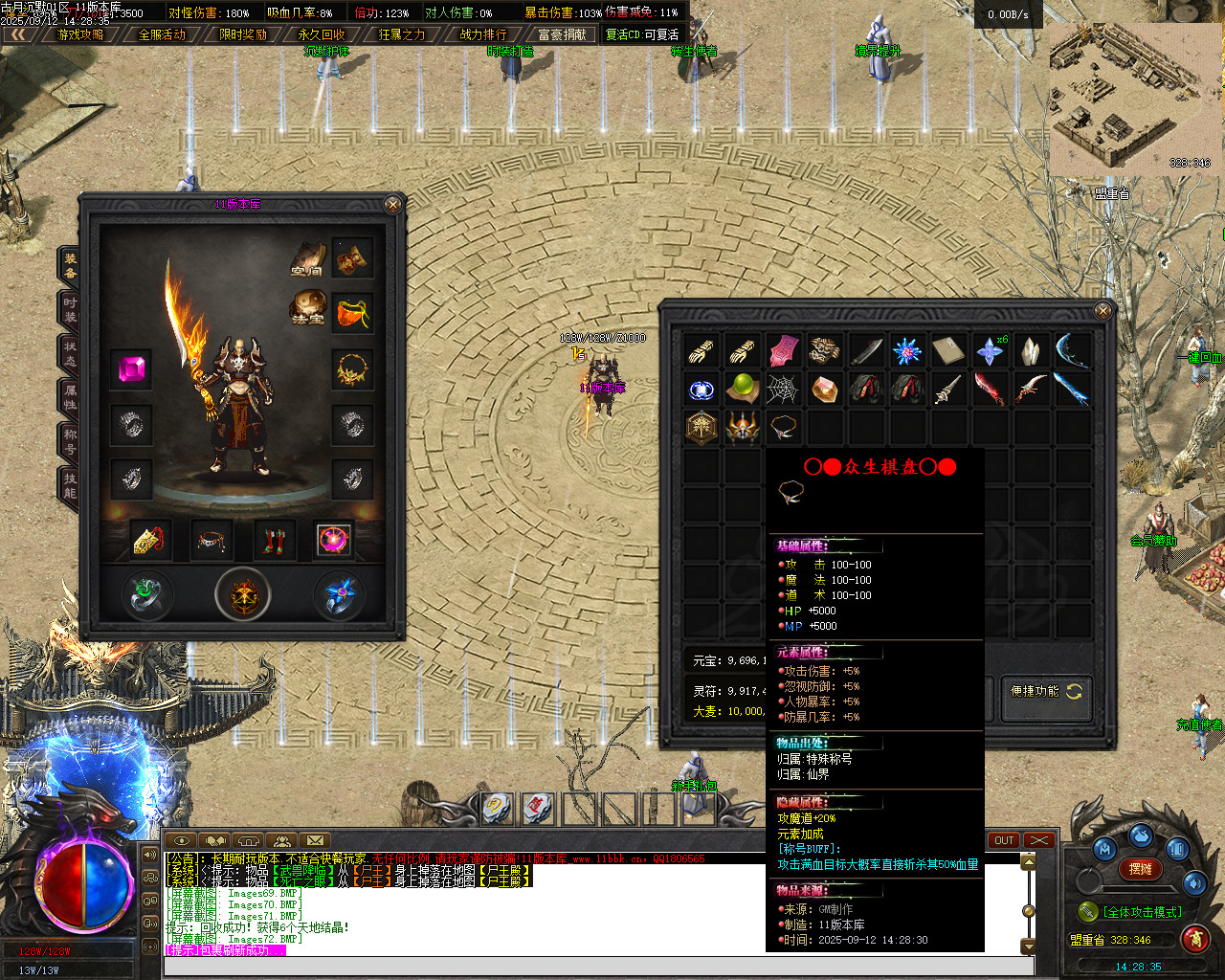Open the 战力排行 power ranking
This screenshot has width=1225, height=980.
click(483, 34)
